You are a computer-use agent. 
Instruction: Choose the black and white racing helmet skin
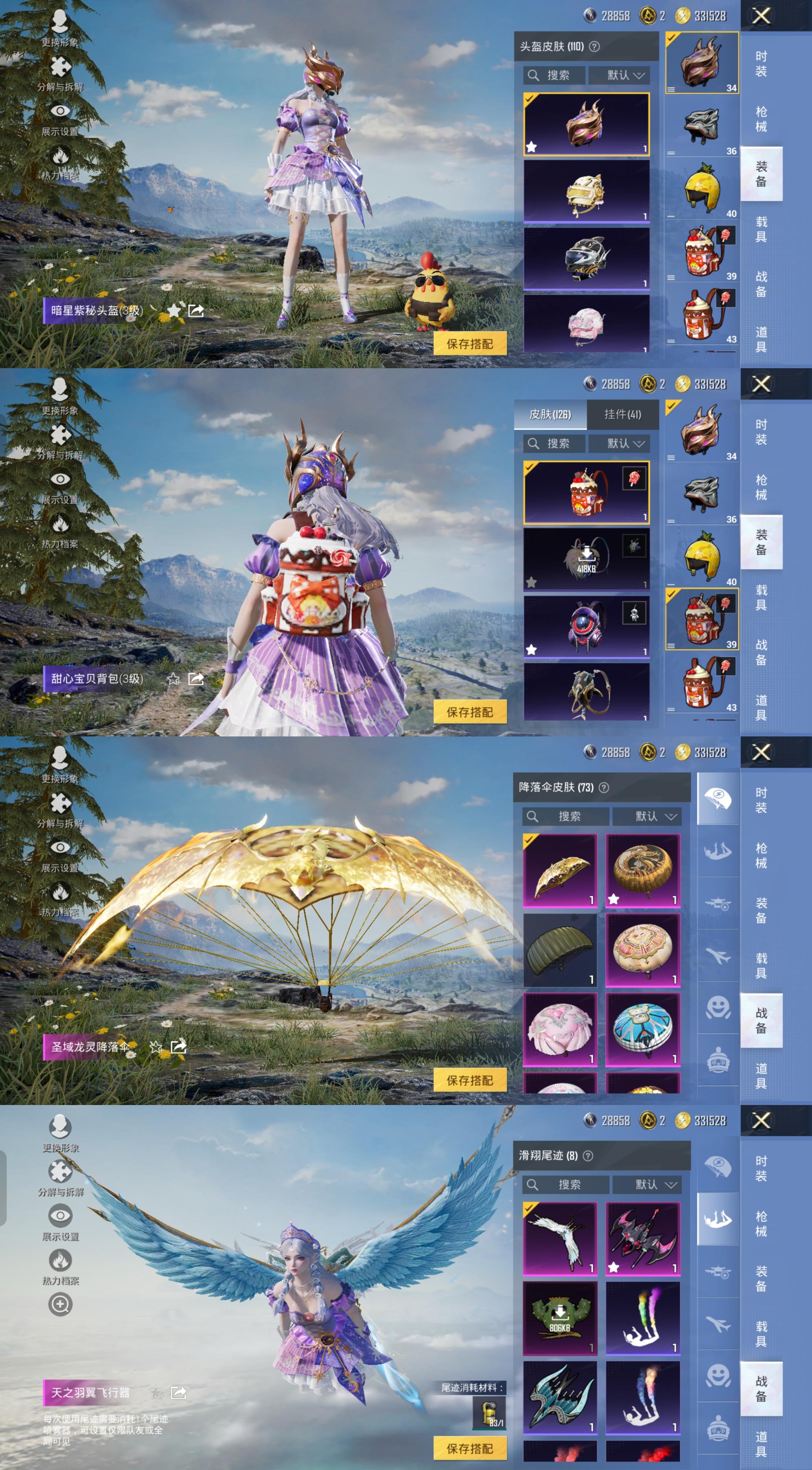point(586,258)
